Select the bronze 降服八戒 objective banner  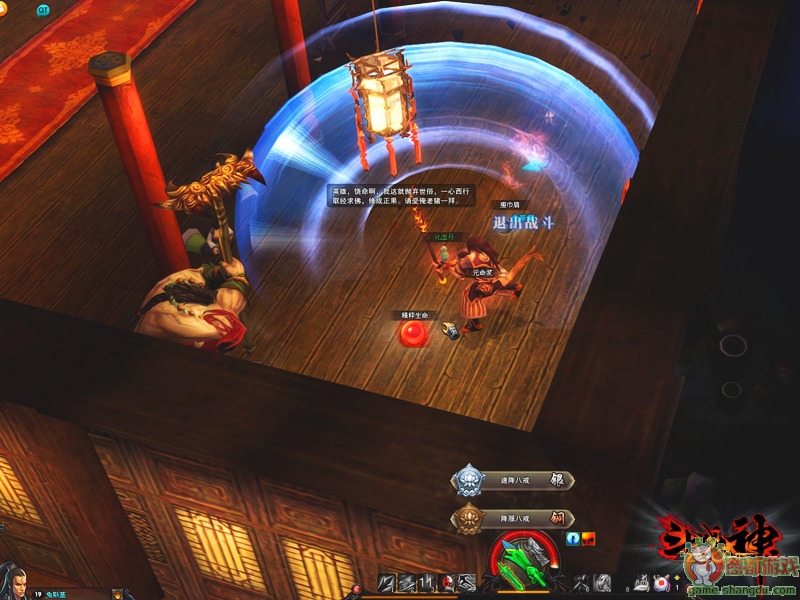[x=513, y=519]
